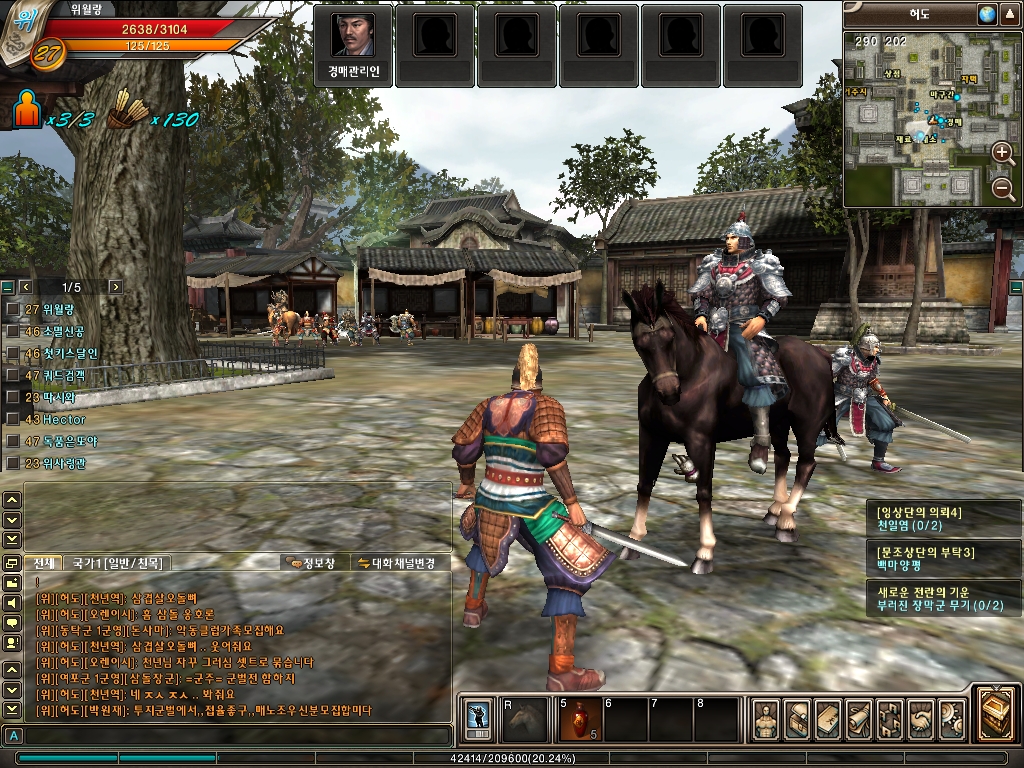This screenshot has height=768, width=1024.
Task: Open the 정보창 info window button
Action: click(x=312, y=563)
